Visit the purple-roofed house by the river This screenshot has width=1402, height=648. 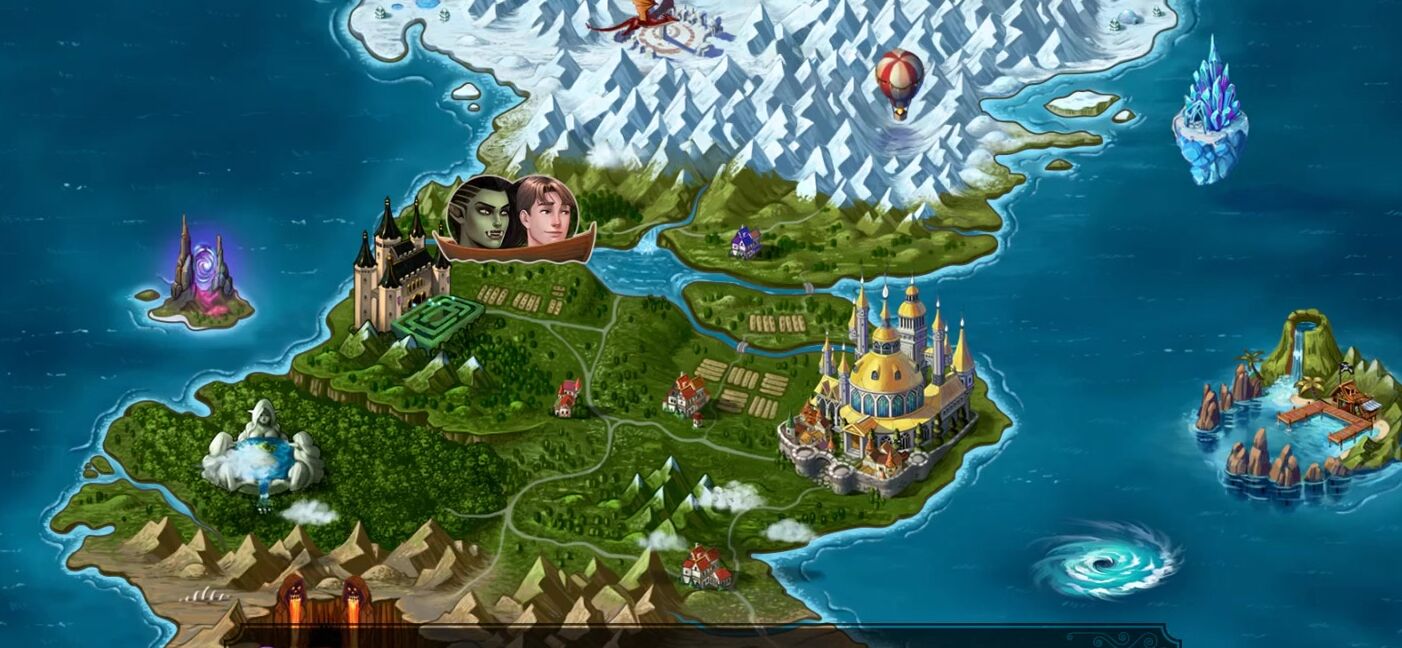(745, 242)
